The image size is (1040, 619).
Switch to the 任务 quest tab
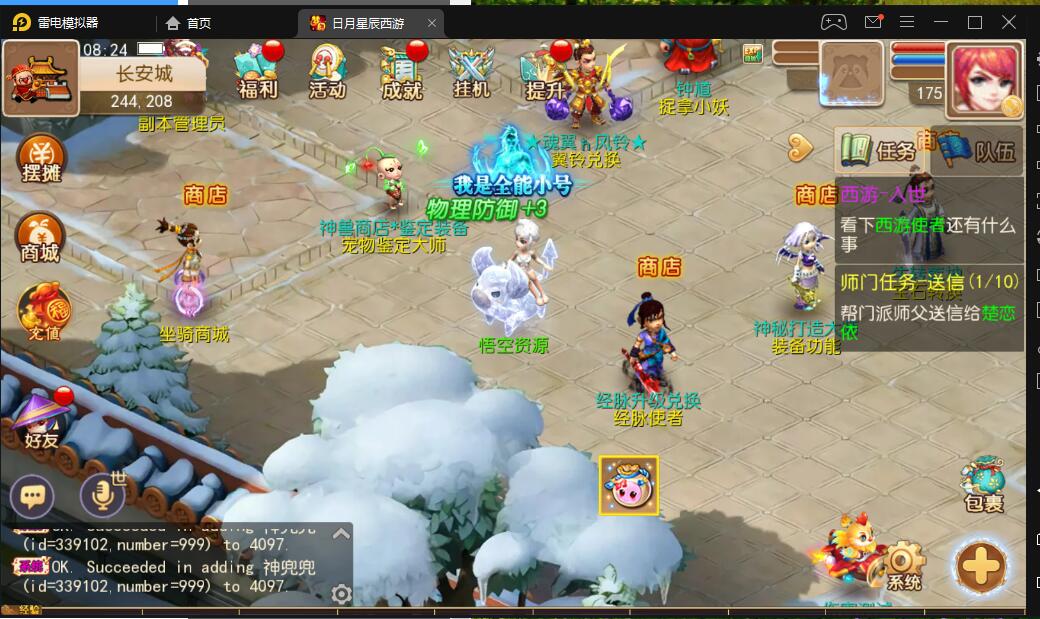click(x=877, y=151)
